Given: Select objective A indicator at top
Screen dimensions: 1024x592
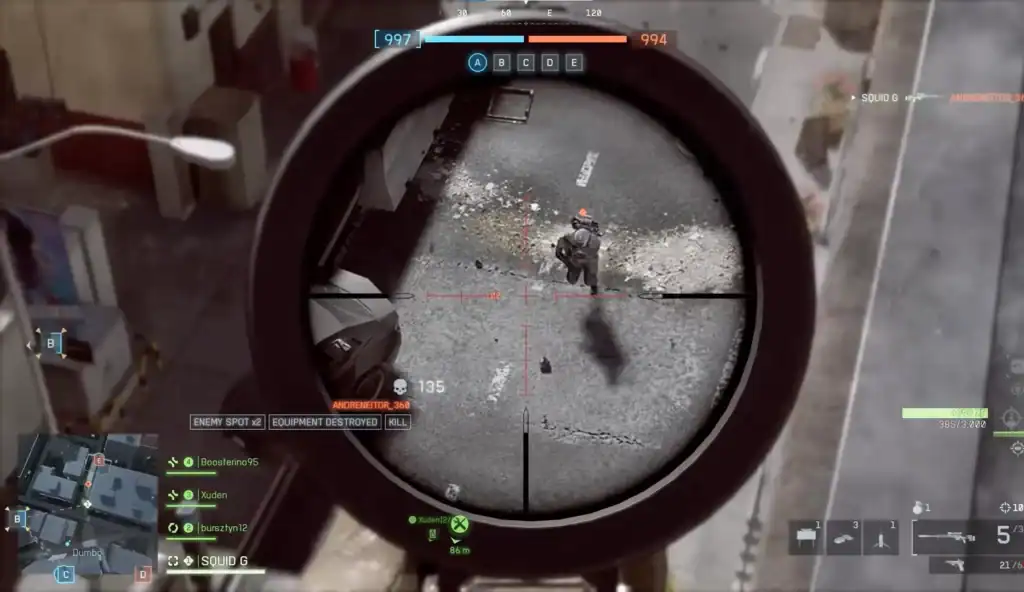Looking at the screenshot, I should click(478, 63).
